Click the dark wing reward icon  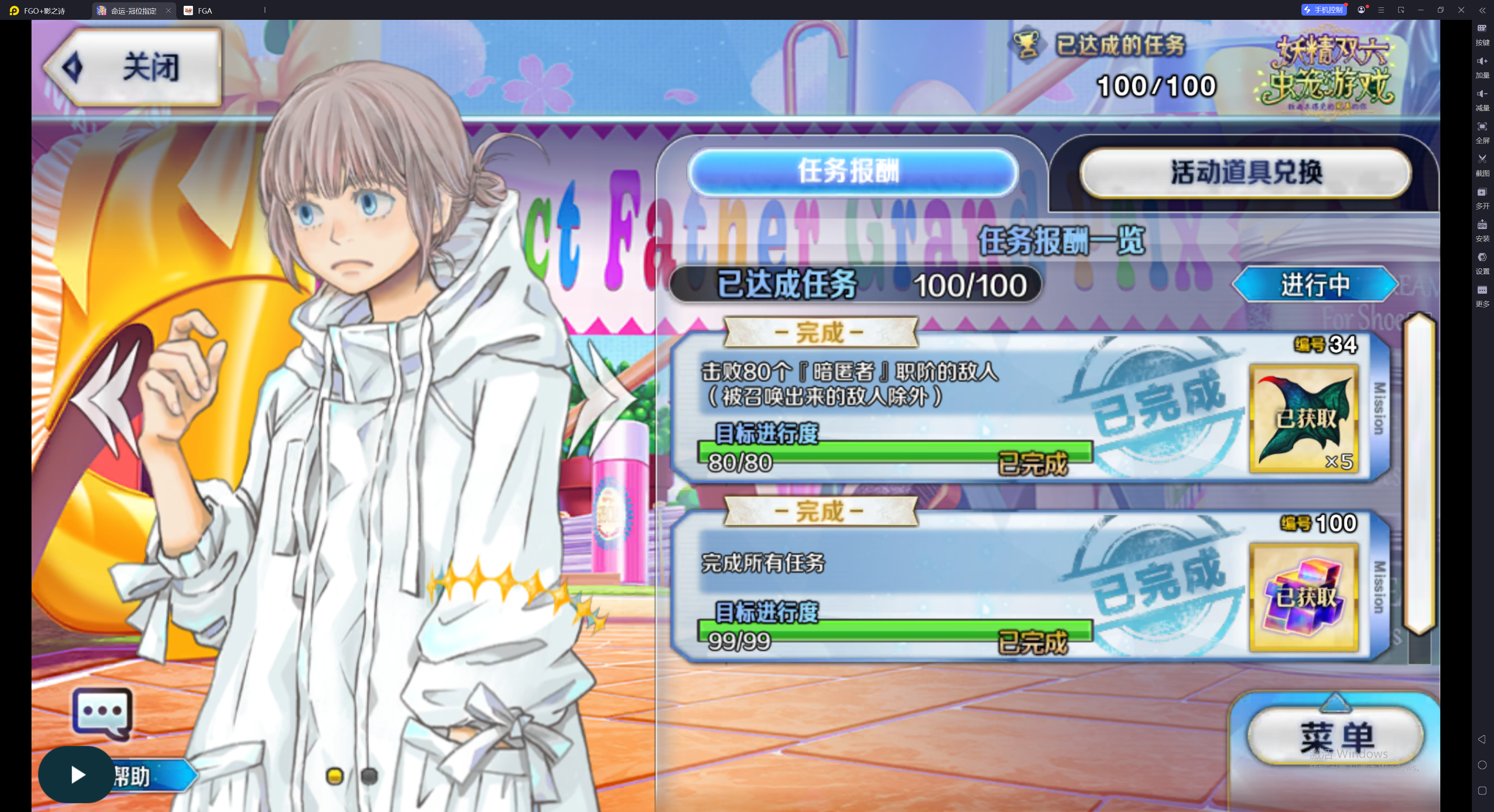tap(1304, 418)
